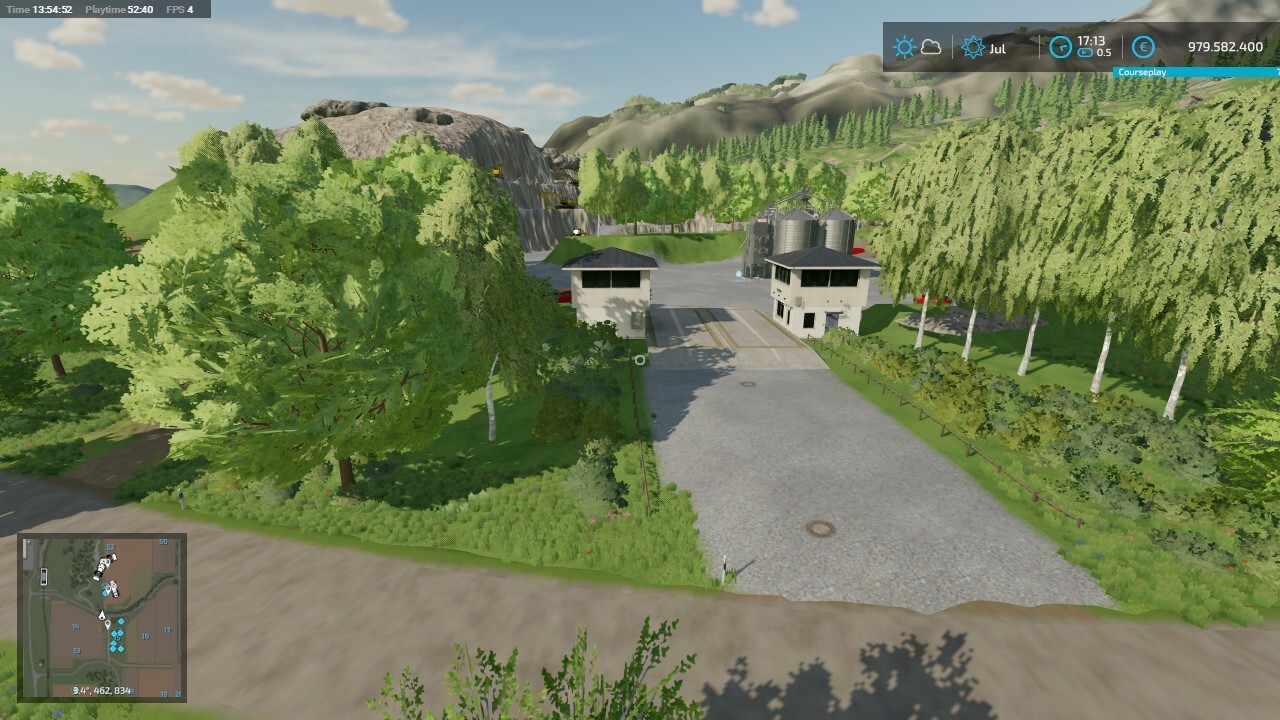Open the minimap in the corner
Image resolution: width=1280 pixels, height=720 pixels.
102,617
